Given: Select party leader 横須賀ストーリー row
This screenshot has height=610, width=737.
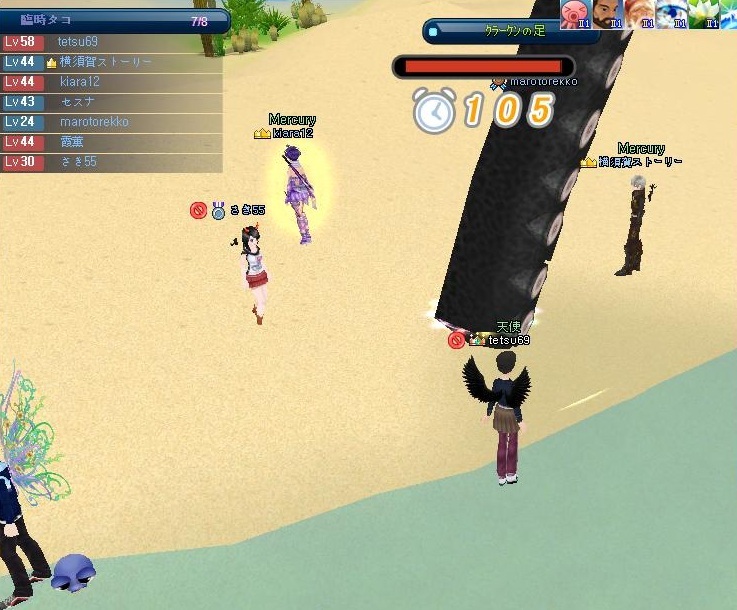Looking at the screenshot, I should click(110, 62).
